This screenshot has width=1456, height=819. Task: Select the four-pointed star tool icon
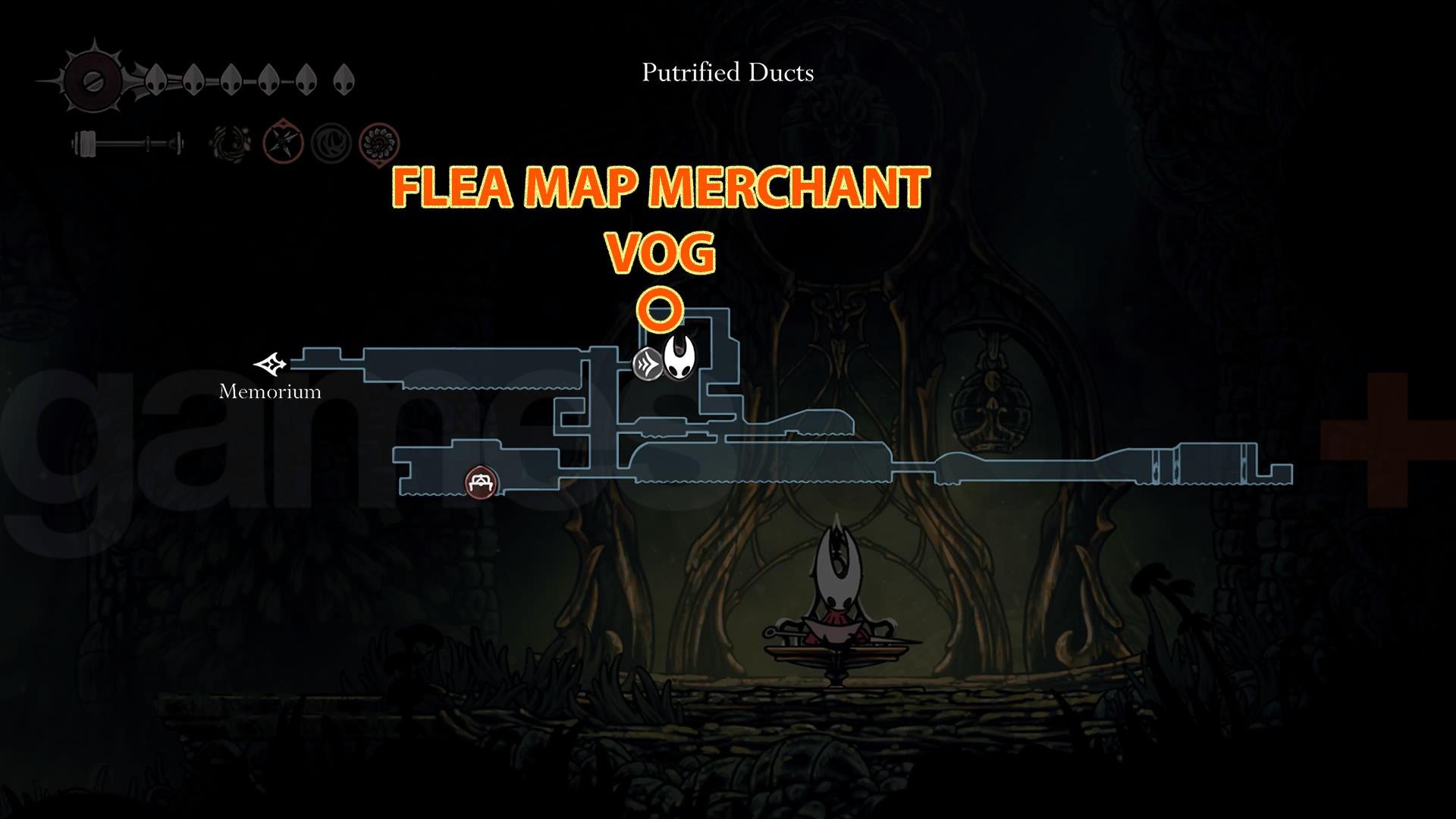point(284,142)
